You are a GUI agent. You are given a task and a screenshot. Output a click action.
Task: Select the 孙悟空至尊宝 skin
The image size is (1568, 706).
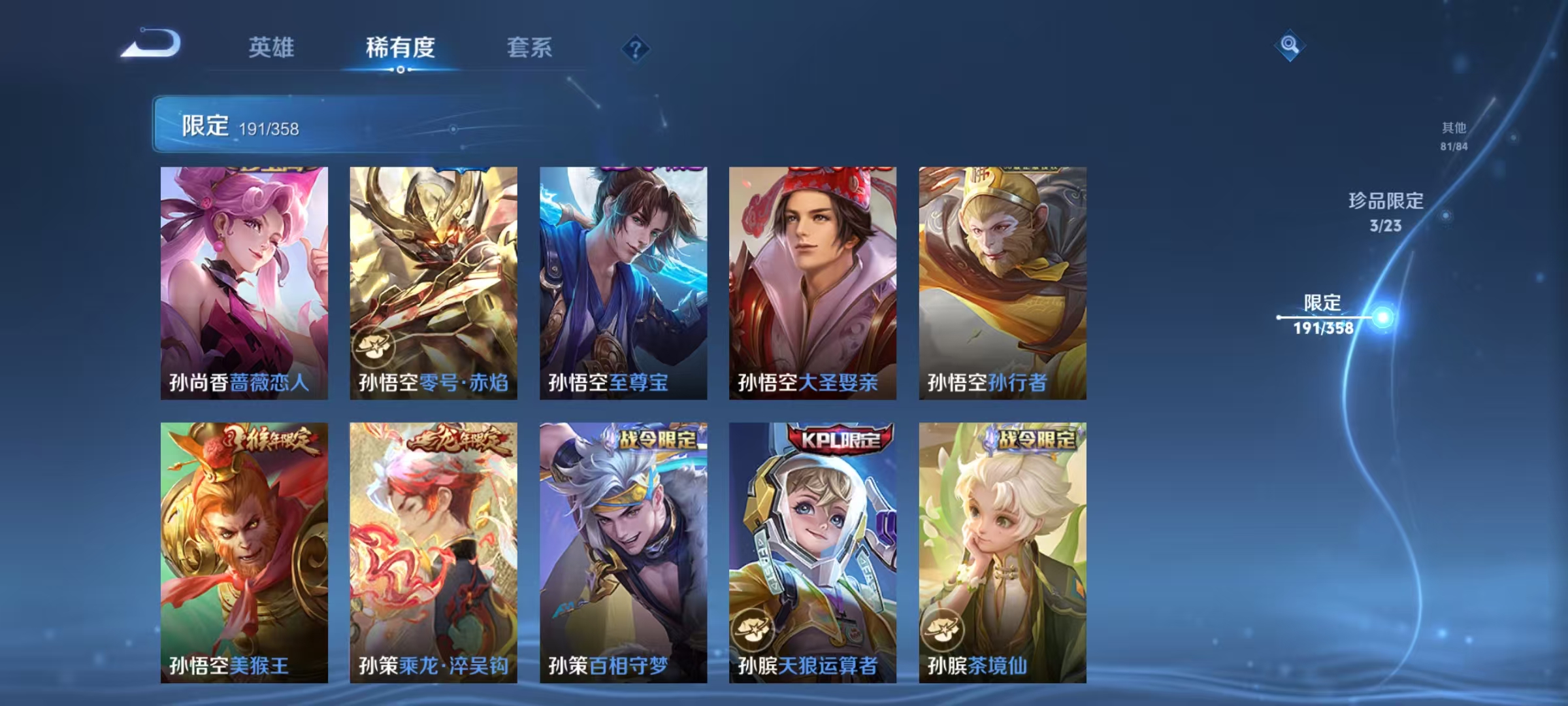click(x=624, y=281)
